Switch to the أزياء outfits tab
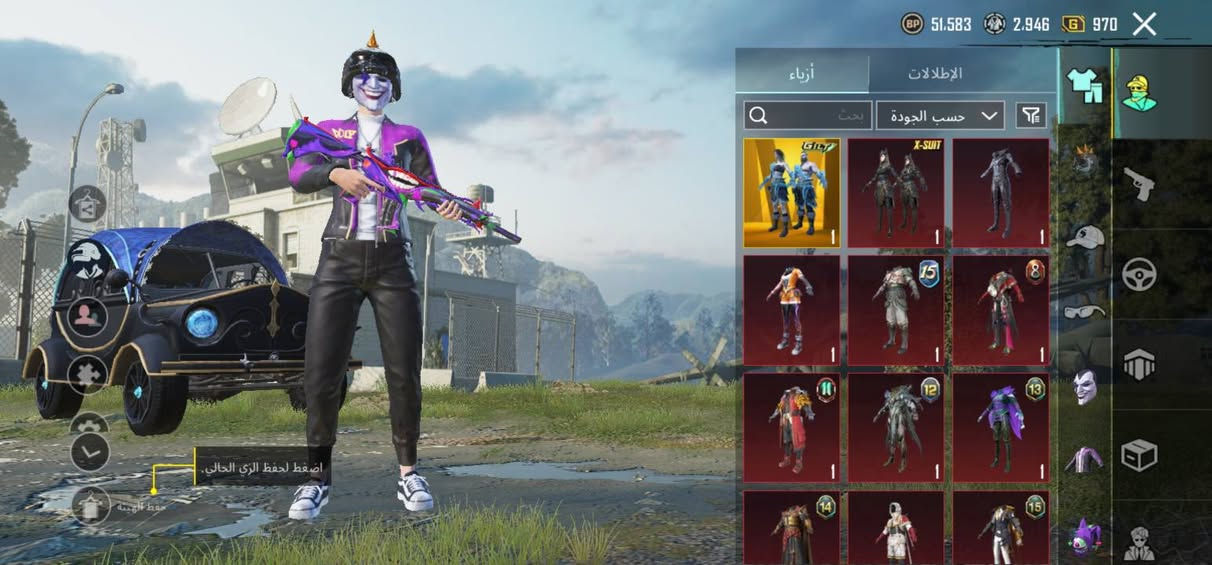 tap(802, 73)
